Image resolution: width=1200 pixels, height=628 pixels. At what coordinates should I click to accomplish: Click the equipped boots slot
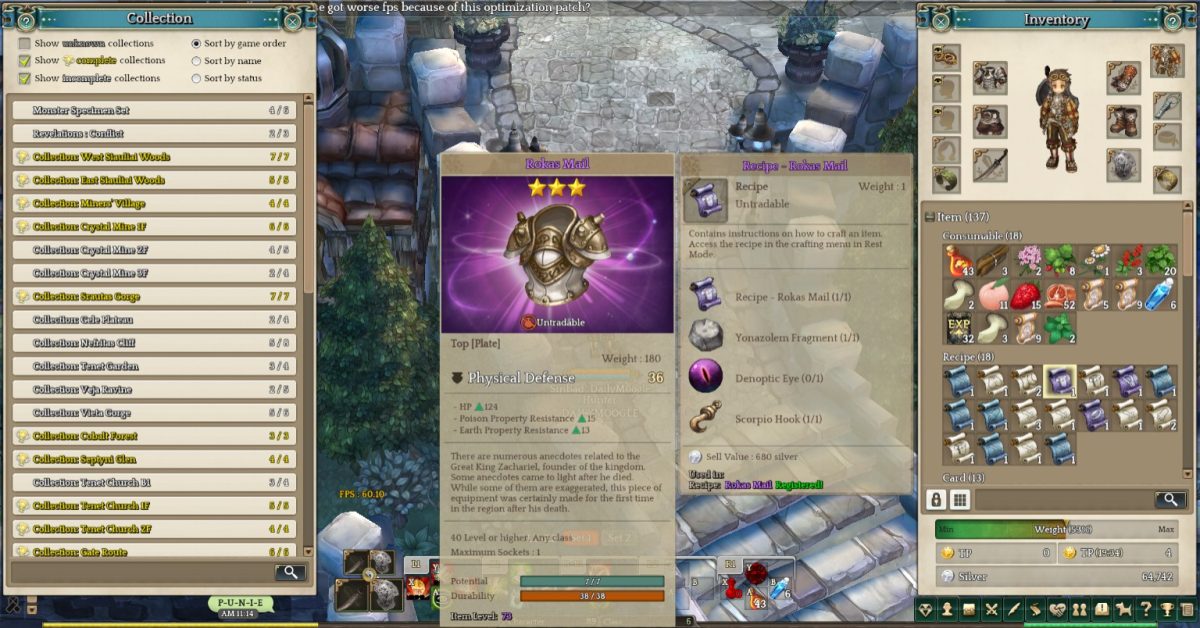tap(1123, 121)
